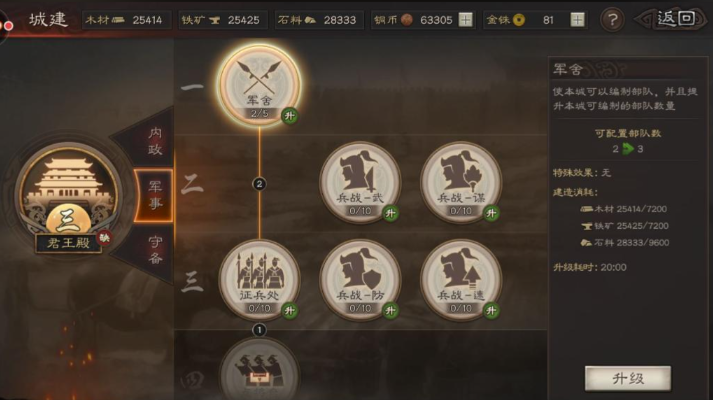The image size is (713, 400).
Task: Select the 征兵处 building node
Action: pyautogui.click(x=259, y=279)
